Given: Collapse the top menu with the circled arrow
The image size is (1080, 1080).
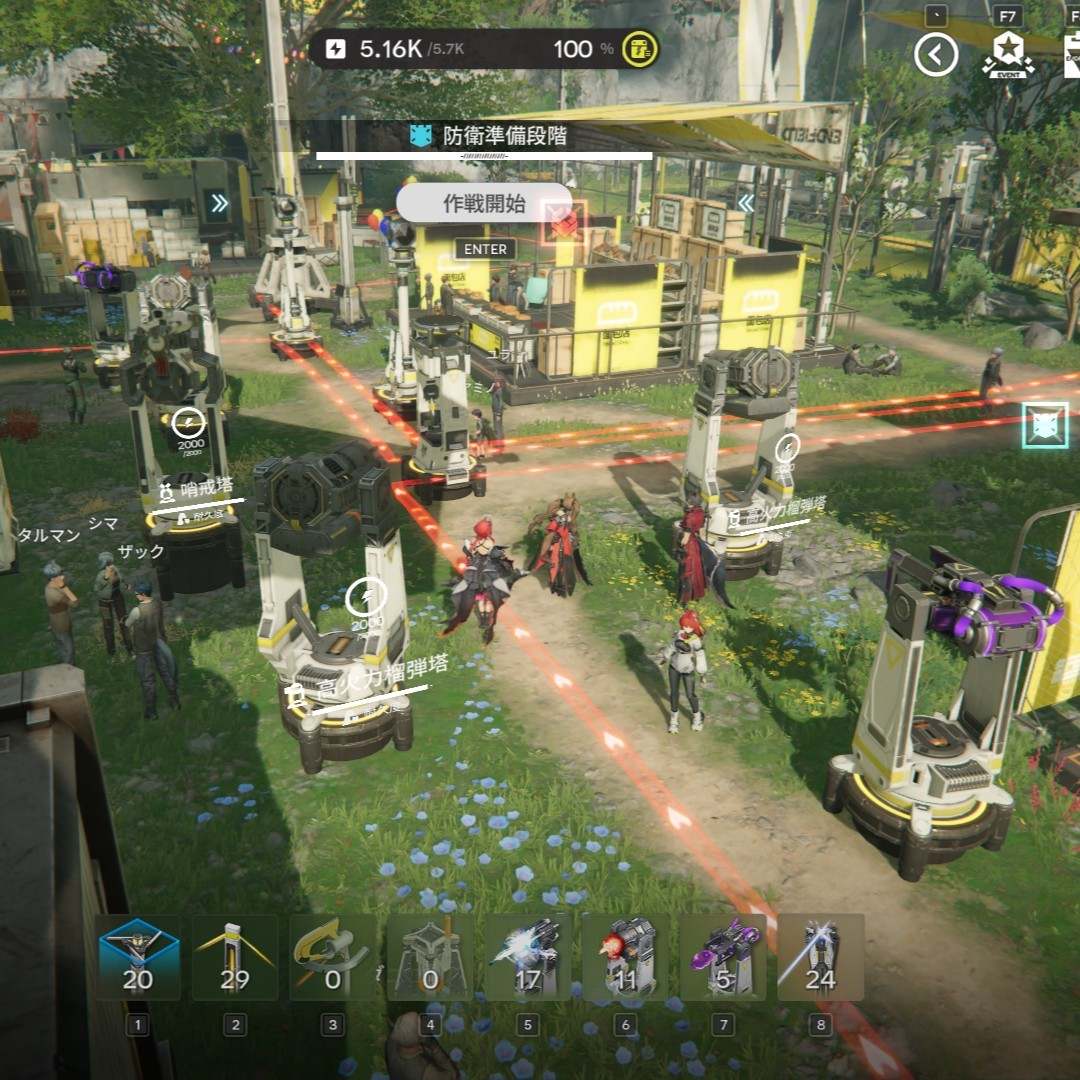Looking at the screenshot, I should [x=936, y=54].
